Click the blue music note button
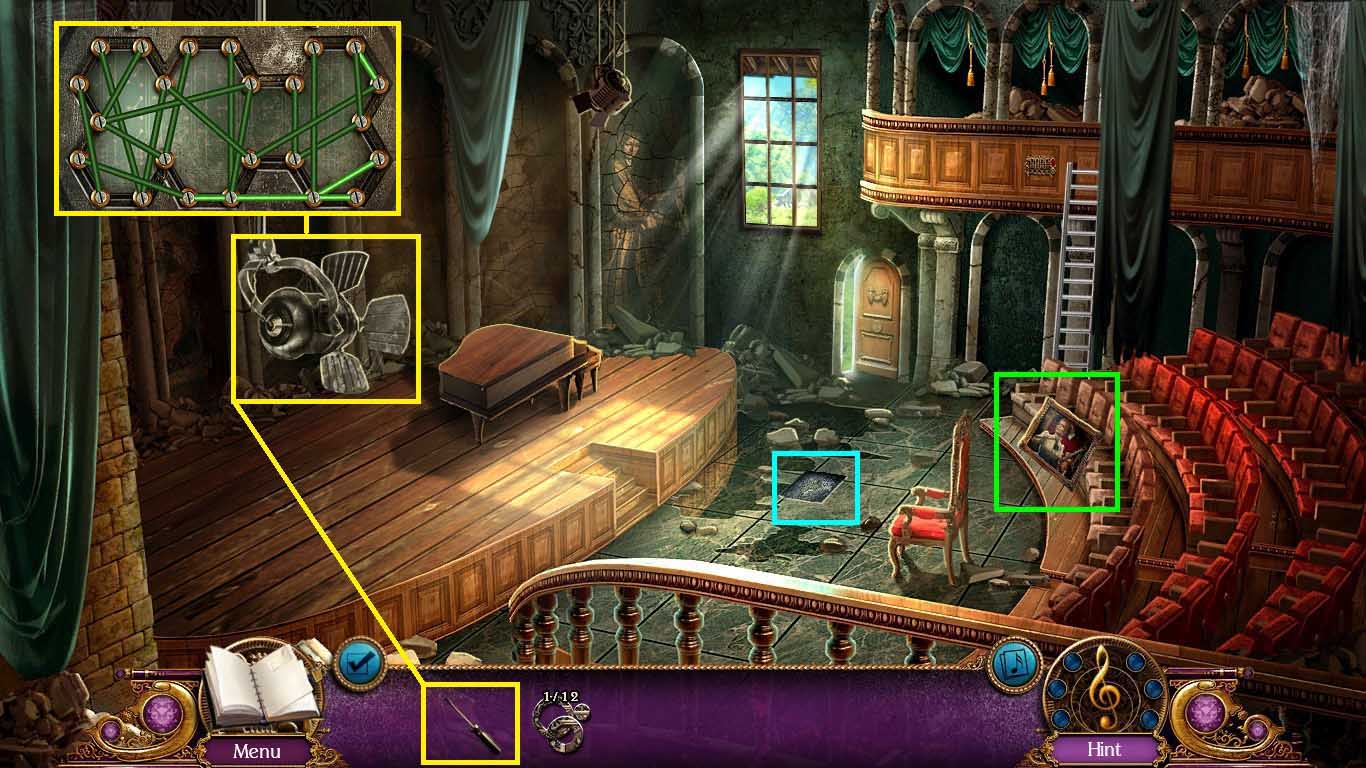Viewport: 1366px width, 768px height. click(x=1014, y=663)
